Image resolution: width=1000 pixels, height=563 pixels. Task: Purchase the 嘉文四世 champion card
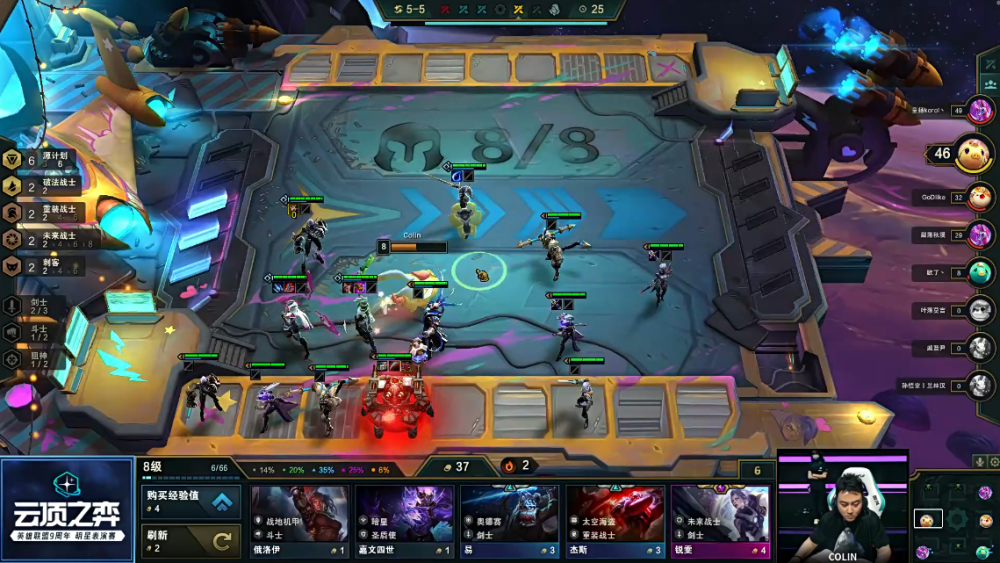coord(404,521)
